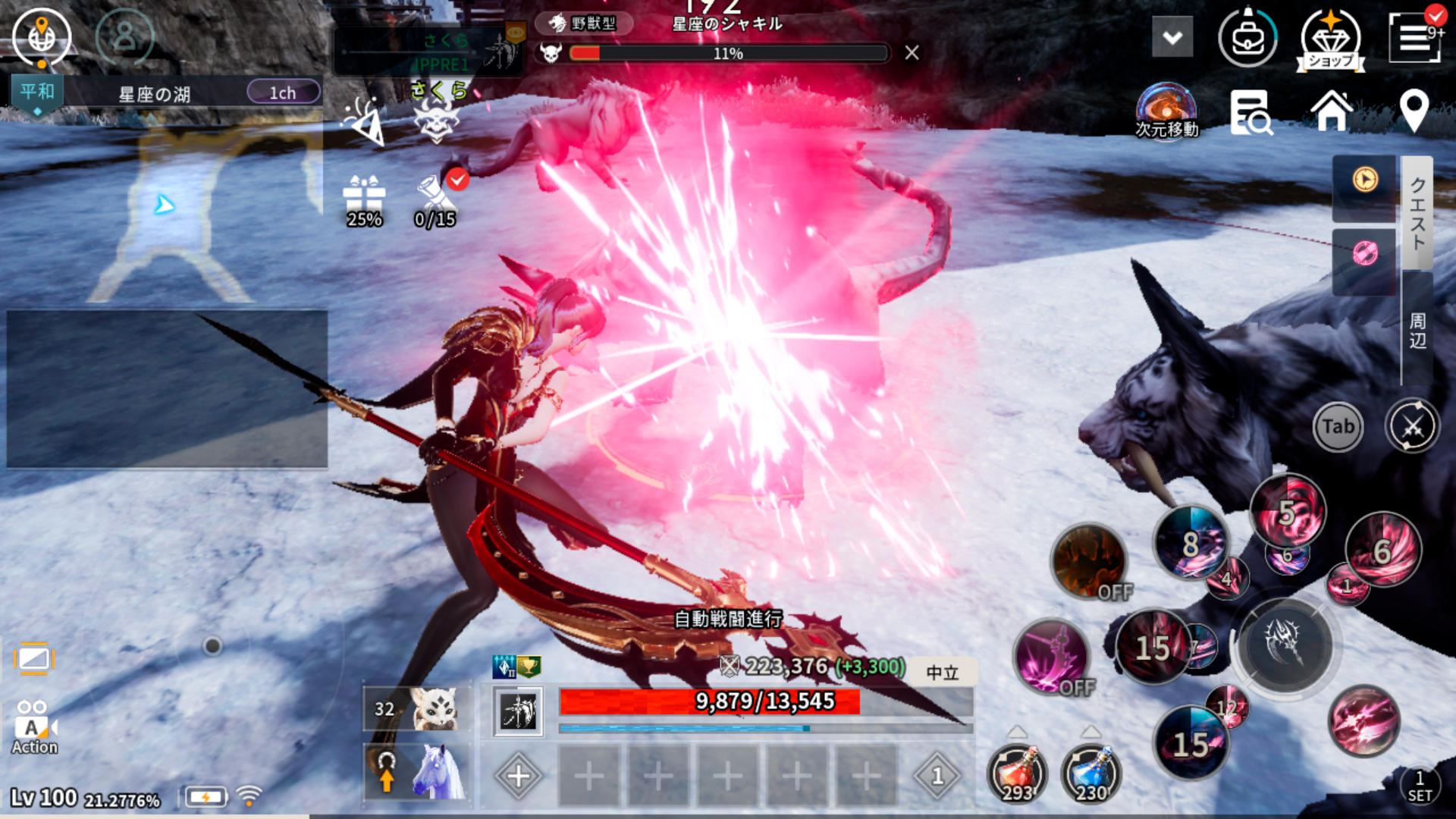This screenshot has width=1456, height=819.
Task: Open the 1ch channel selector
Action: [x=283, y=91]
